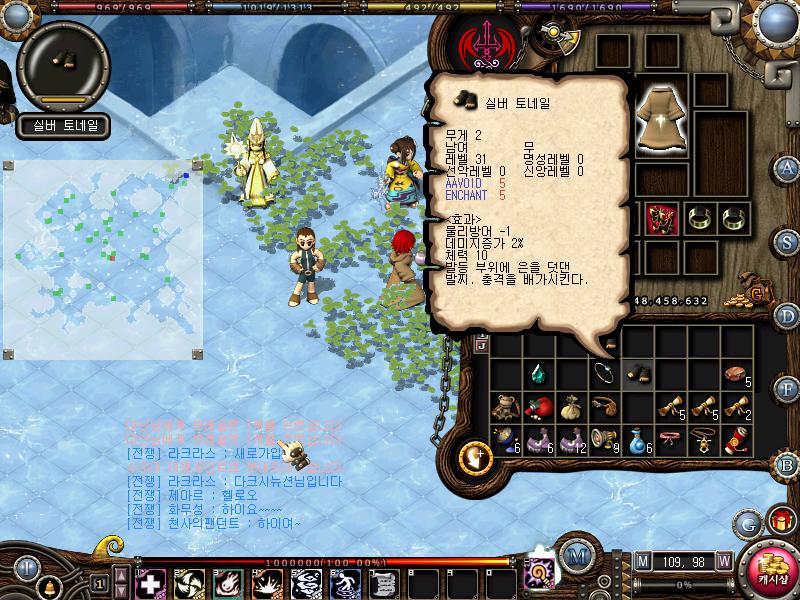Open the round M button above hotbar
800x600 pixels.
pos(575,556)
